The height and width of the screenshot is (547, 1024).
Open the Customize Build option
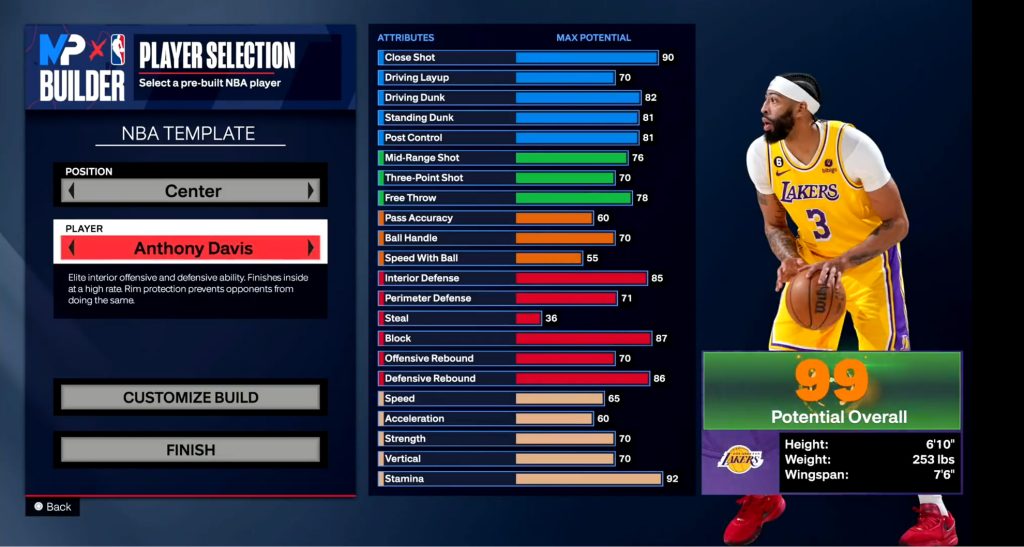click(x=190, y=397)
